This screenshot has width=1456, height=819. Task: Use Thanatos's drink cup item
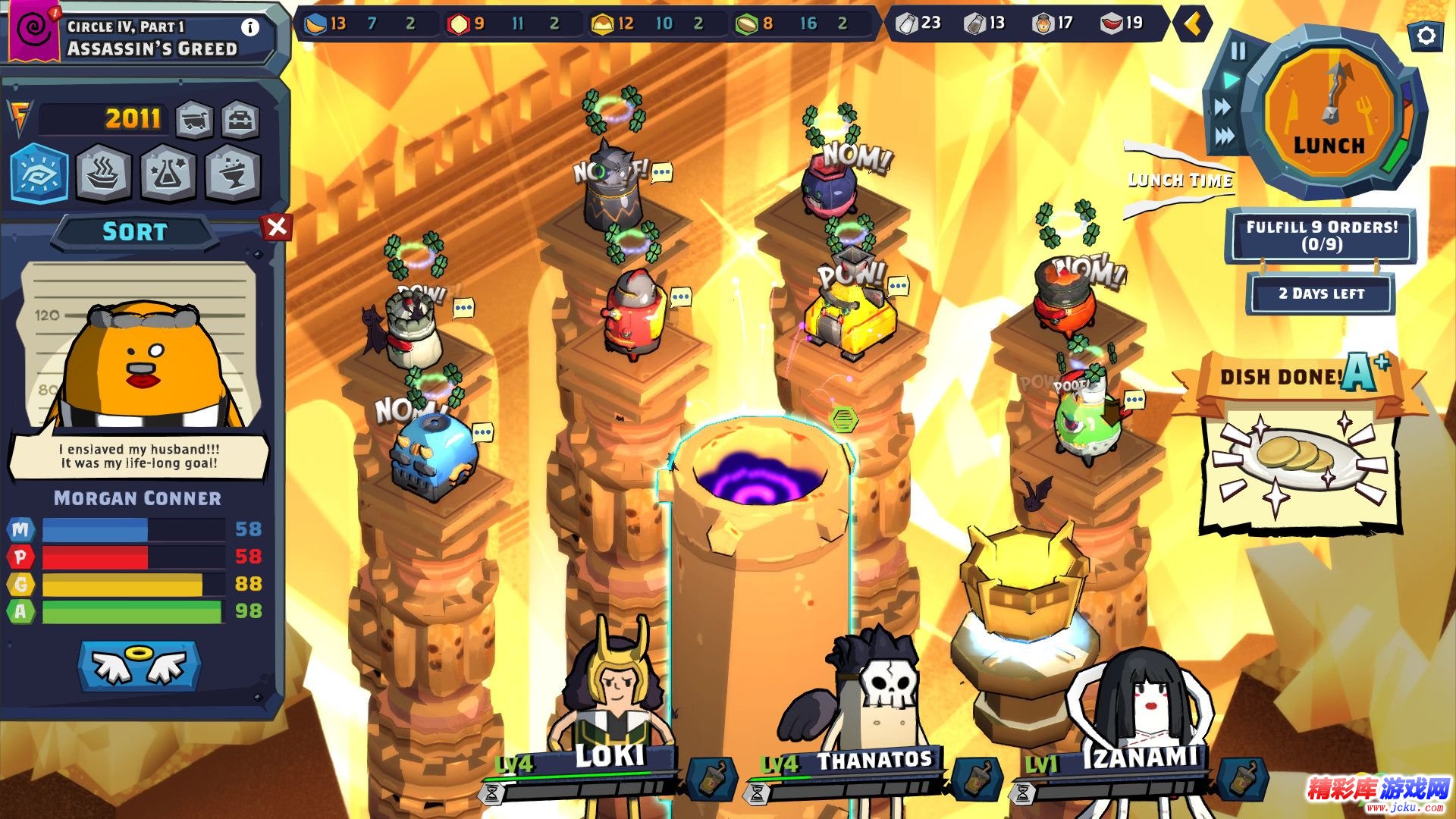(977, 779)
